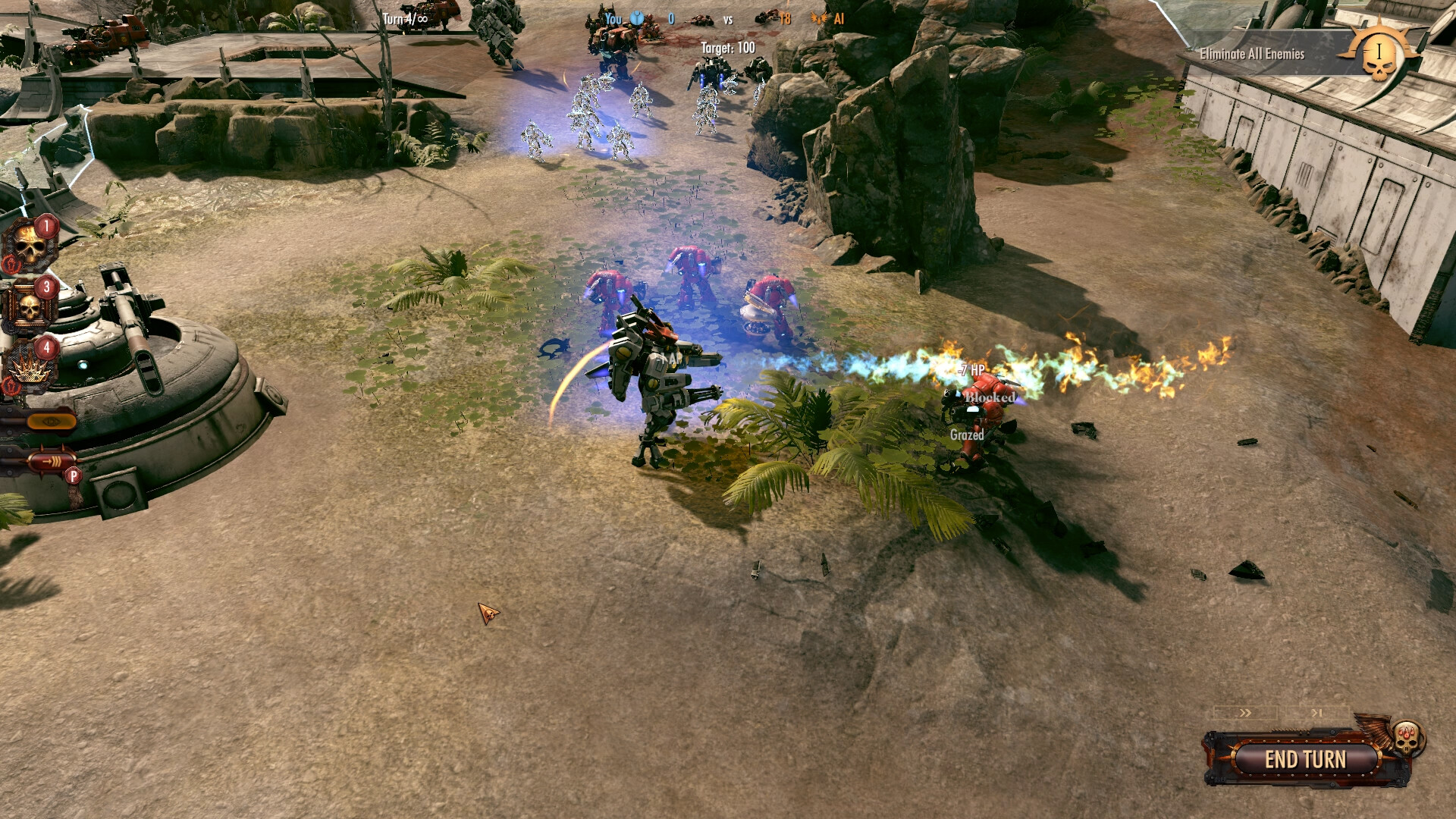Click the AI faction icon in the top bar

(820, 19)
